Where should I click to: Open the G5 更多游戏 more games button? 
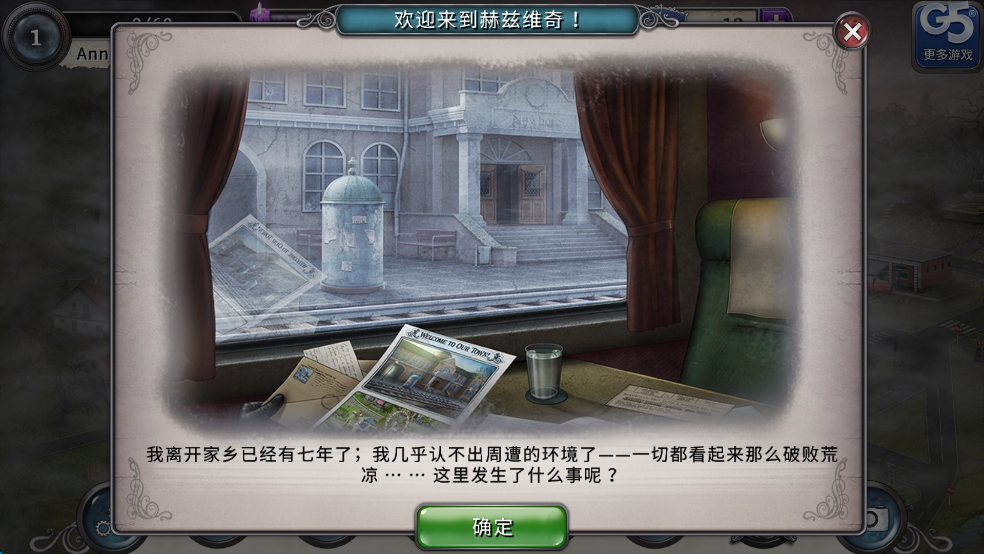(946, 35)
